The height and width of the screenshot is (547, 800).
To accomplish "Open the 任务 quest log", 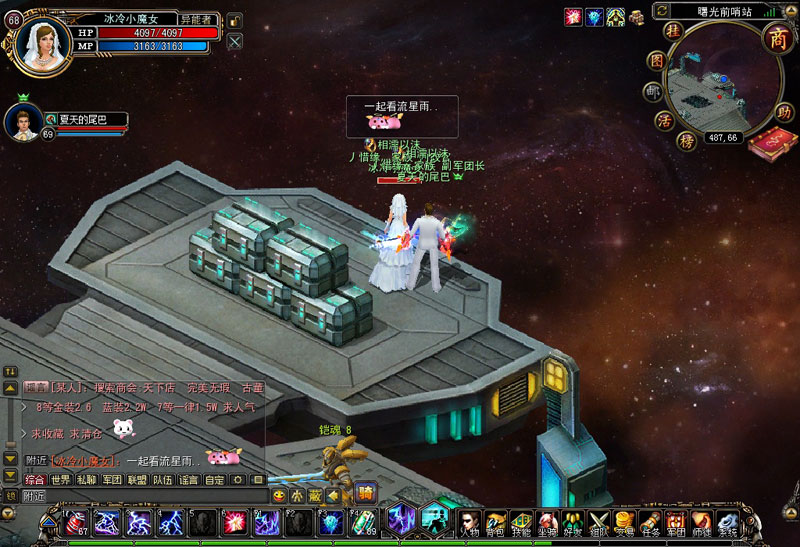I will [651, 522].
